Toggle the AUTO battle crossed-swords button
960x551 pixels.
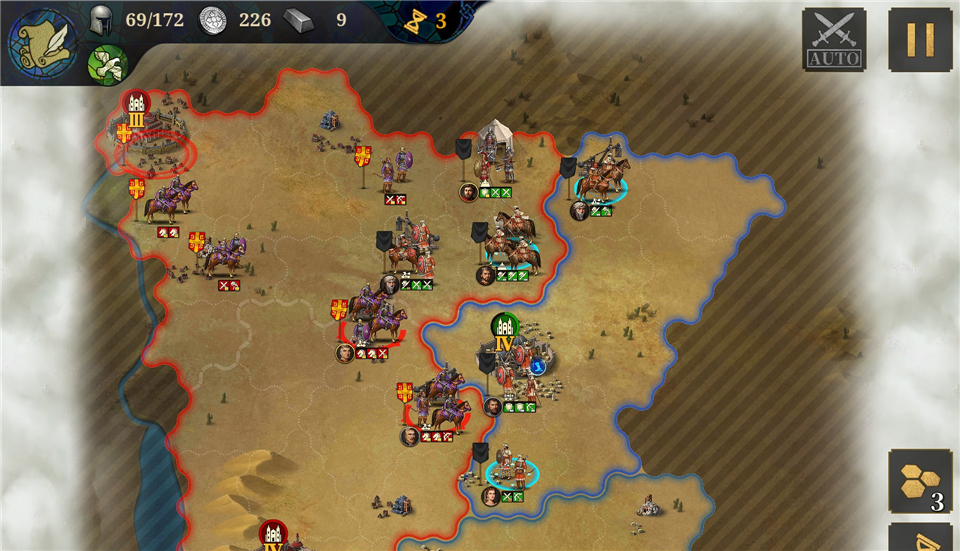(x=834, y=39)
